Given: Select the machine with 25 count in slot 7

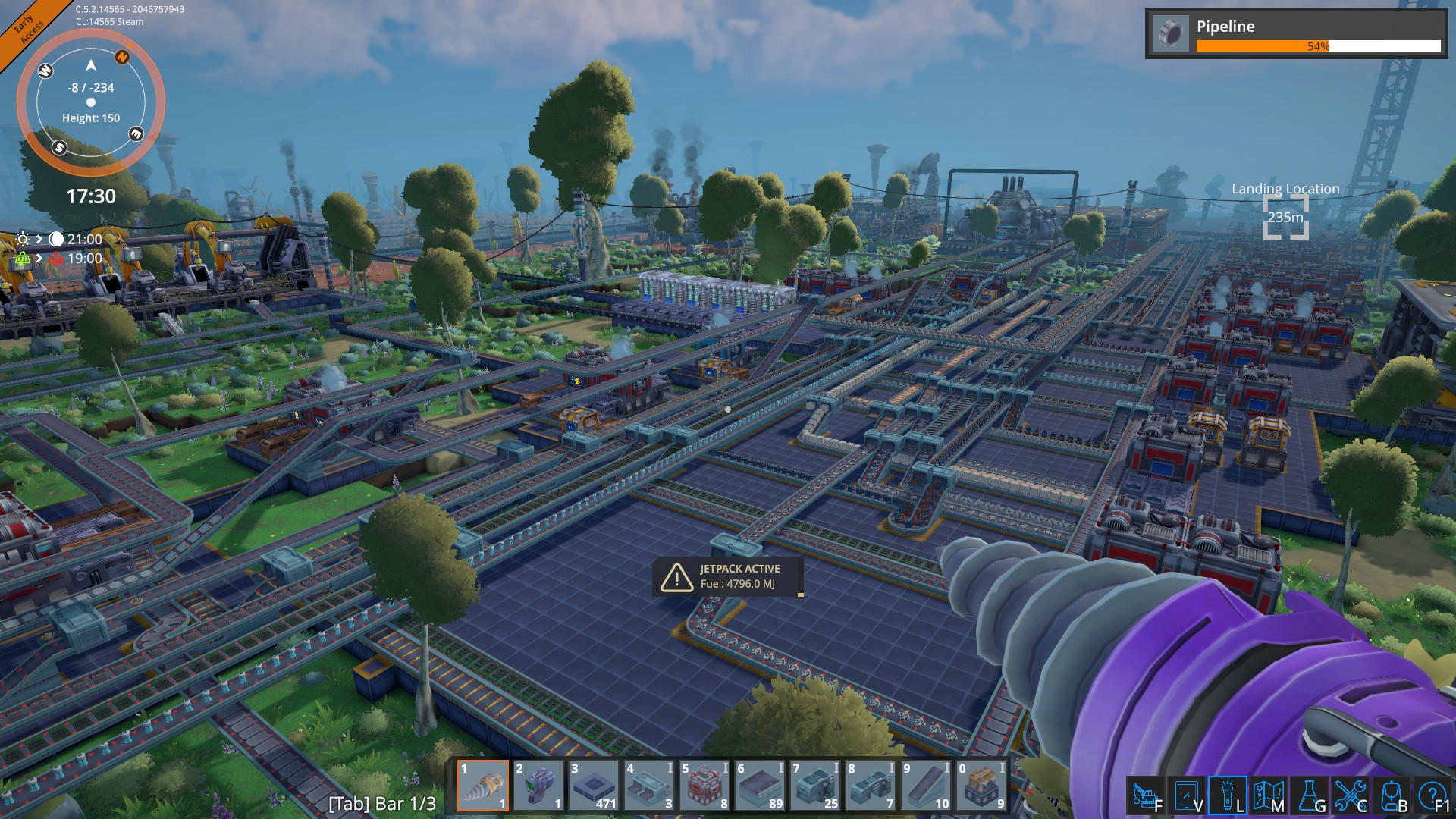Looking at the screenshot, I should click(x=815, y=786).
